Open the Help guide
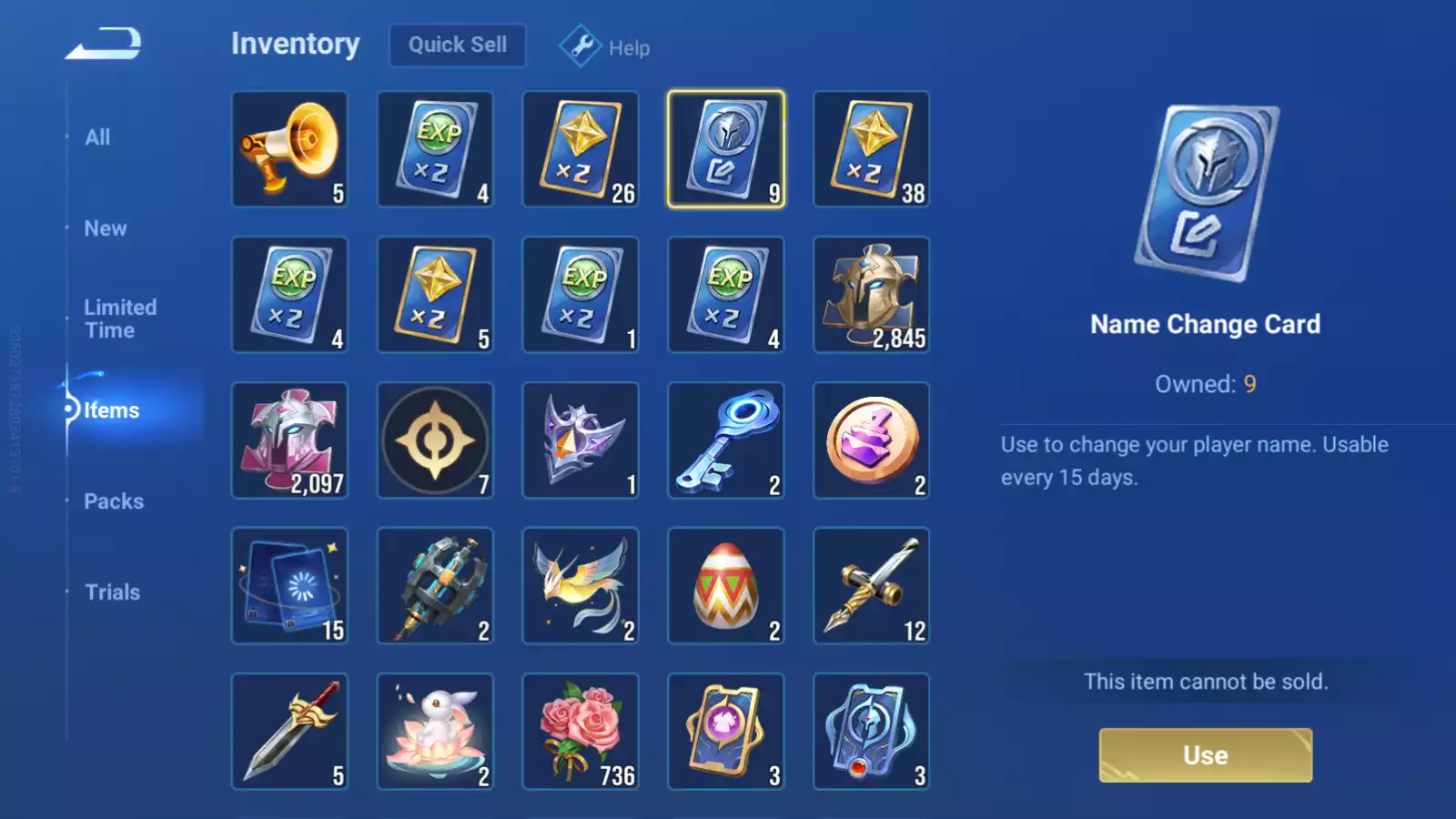 coord(605,46)
